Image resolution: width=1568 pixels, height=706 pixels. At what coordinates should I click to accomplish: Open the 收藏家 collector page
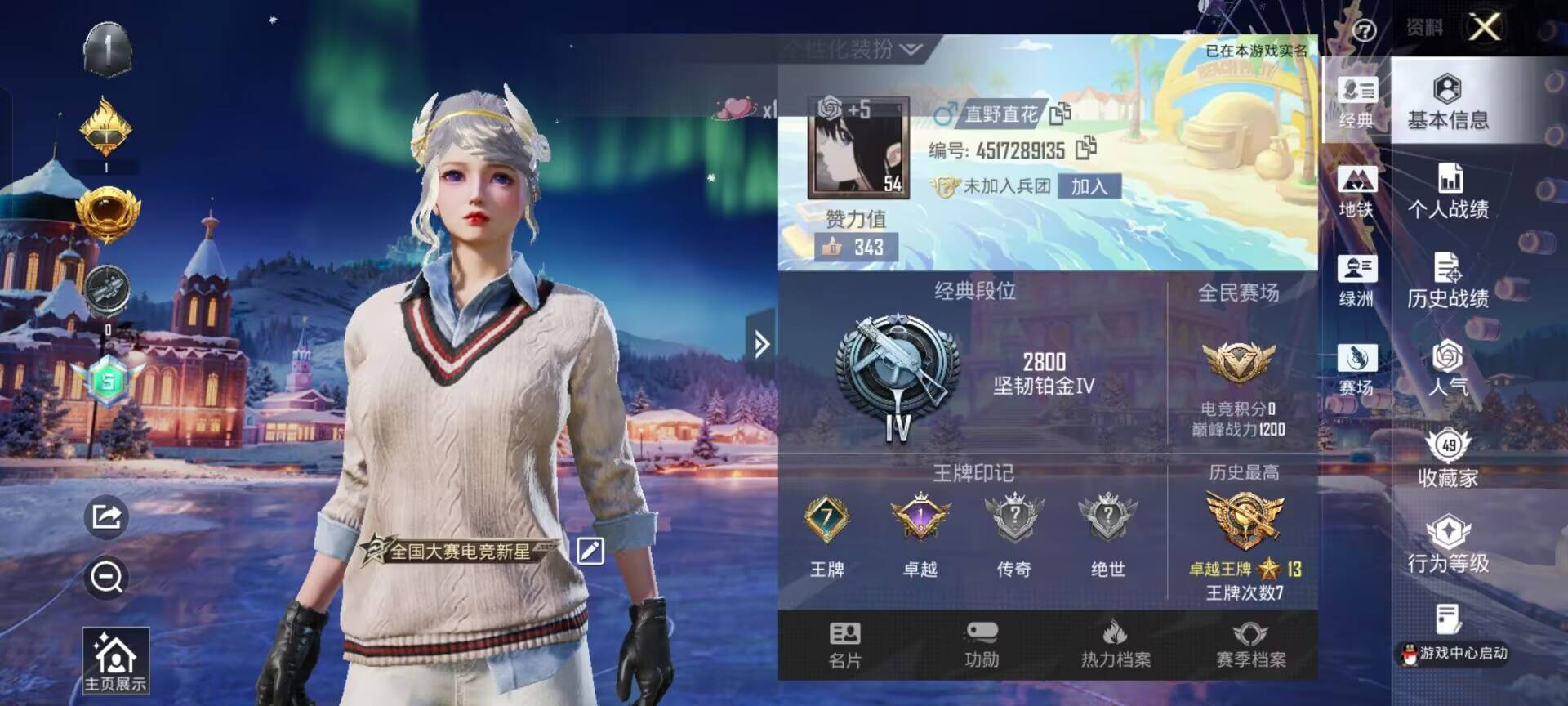click(1447, 458)
